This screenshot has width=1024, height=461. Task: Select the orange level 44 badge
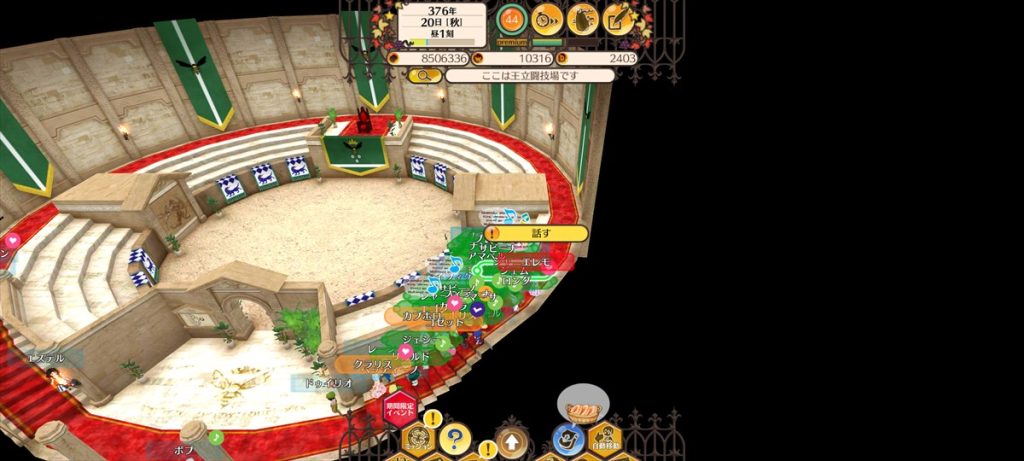pyautogui.click(x=512, y=18)
